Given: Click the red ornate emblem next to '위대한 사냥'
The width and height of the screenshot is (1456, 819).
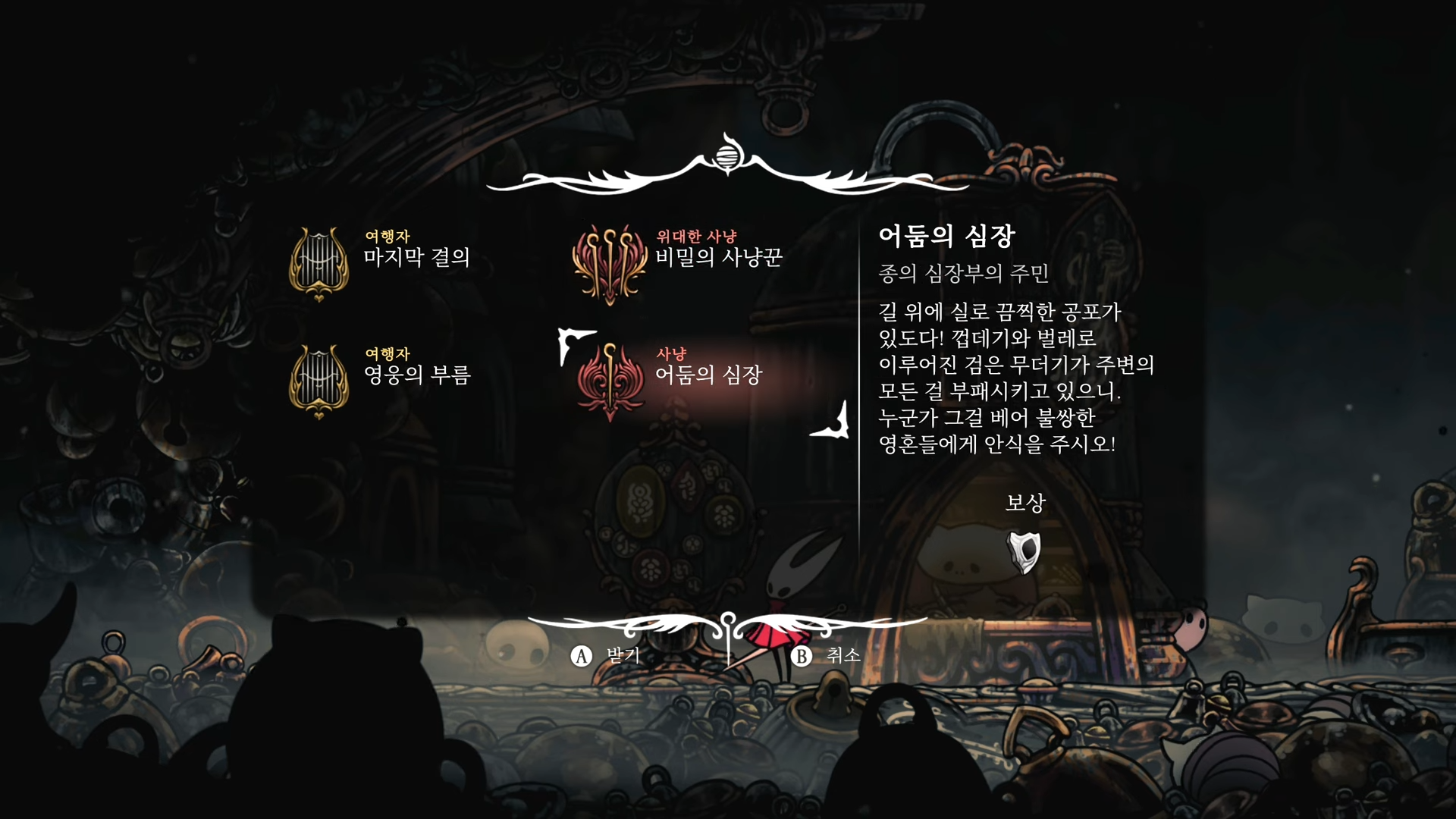Looking at the screenshot, I should 612,262.
